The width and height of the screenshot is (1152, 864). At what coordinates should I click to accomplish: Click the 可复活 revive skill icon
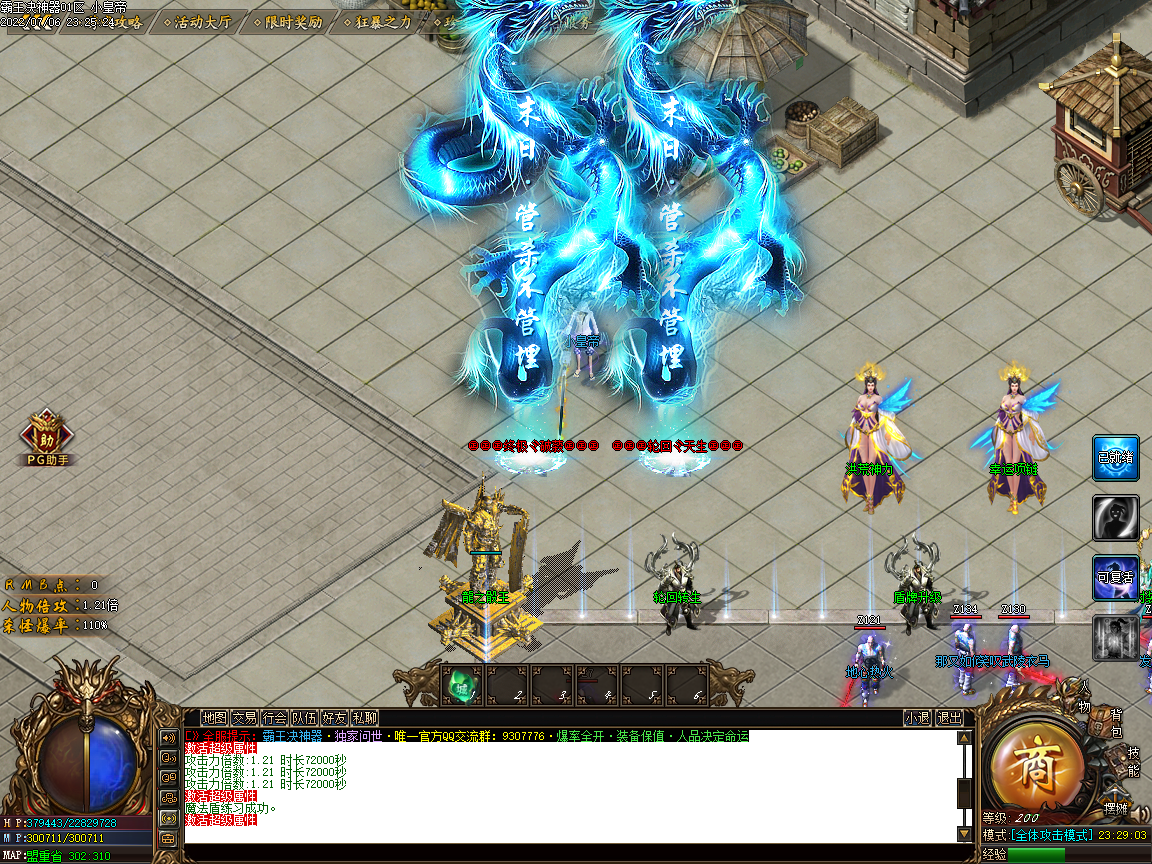tap(1115, 578)
